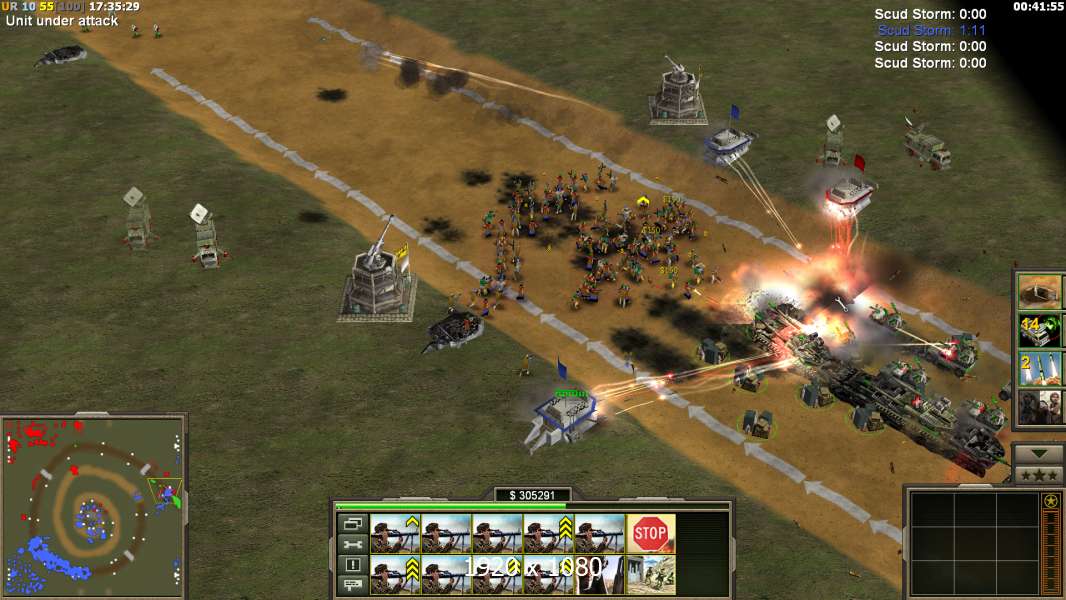The height and width of the screenshot is (600, 1066).
Task: Select the soldiers near building command icon
Action: coord(650,574)
